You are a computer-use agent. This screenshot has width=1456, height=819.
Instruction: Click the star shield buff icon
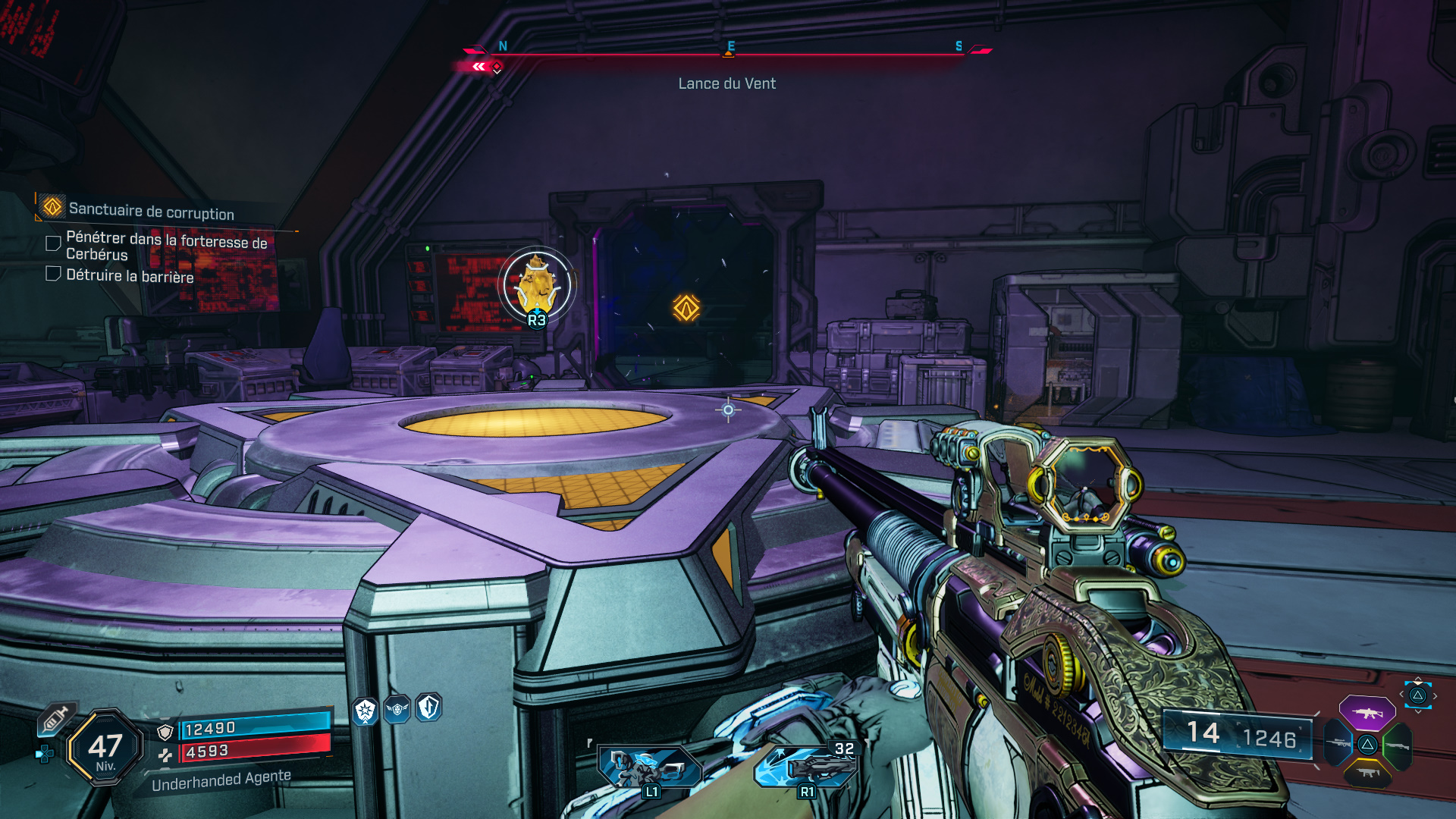[366, 711]
